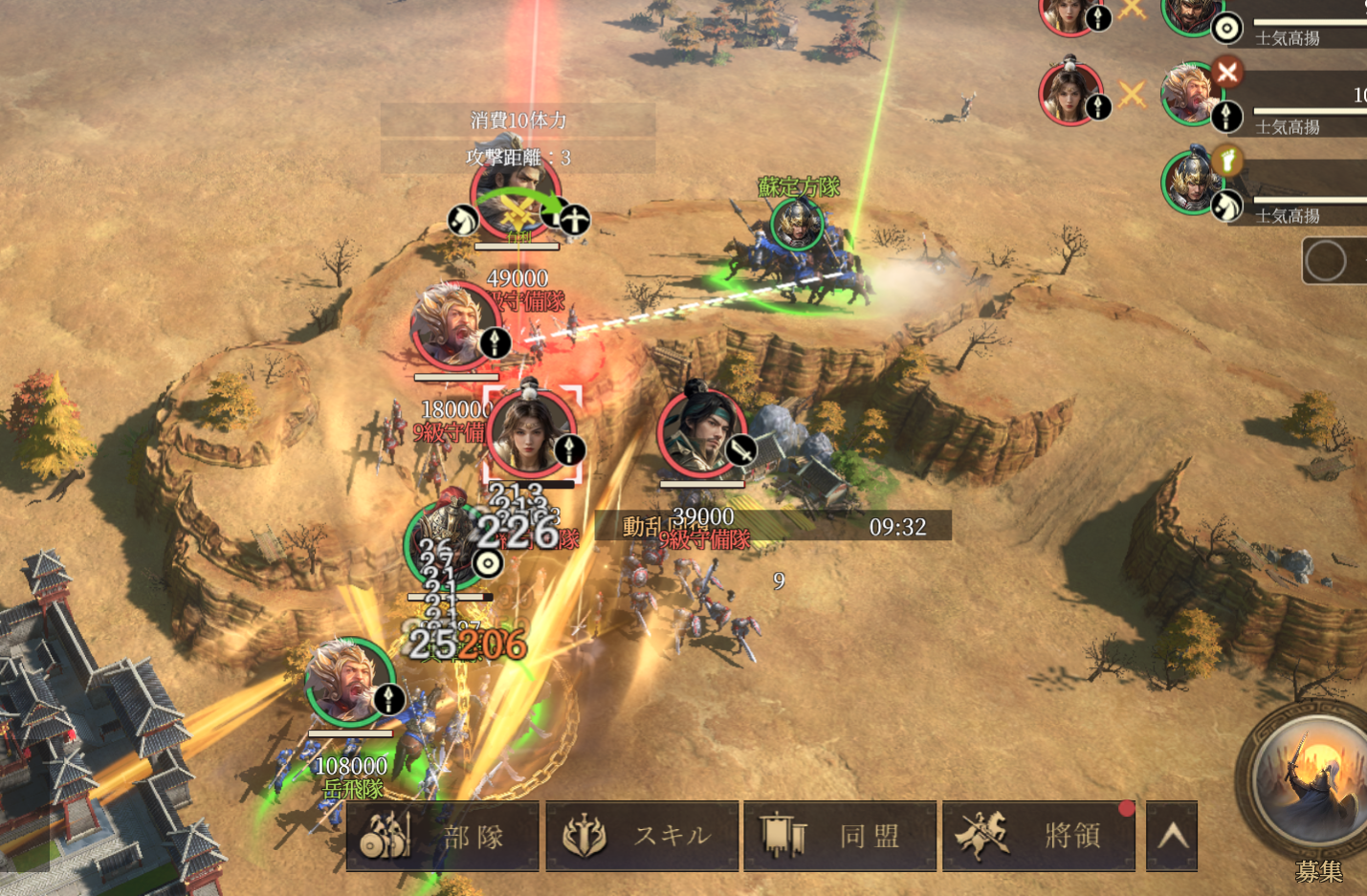Open the 部隊 troops menu
Viewport: 1367px width, 896px height.
click(x=442, y=837)
